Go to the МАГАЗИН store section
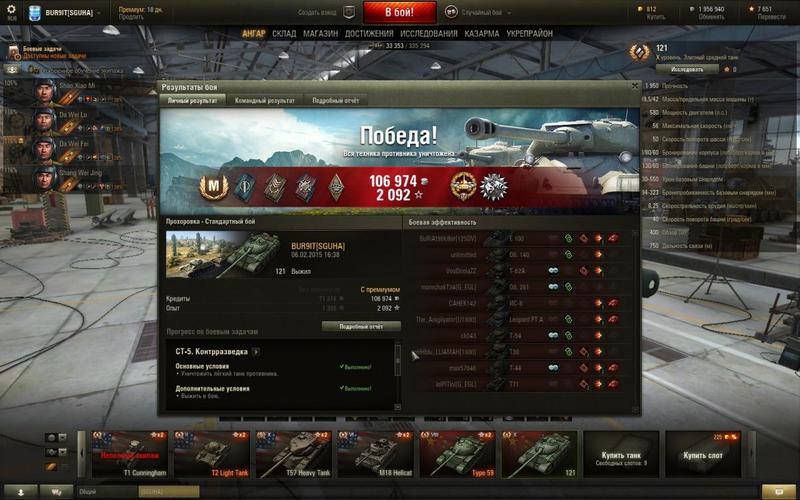800x500 pixels. [x=320, y=33]
